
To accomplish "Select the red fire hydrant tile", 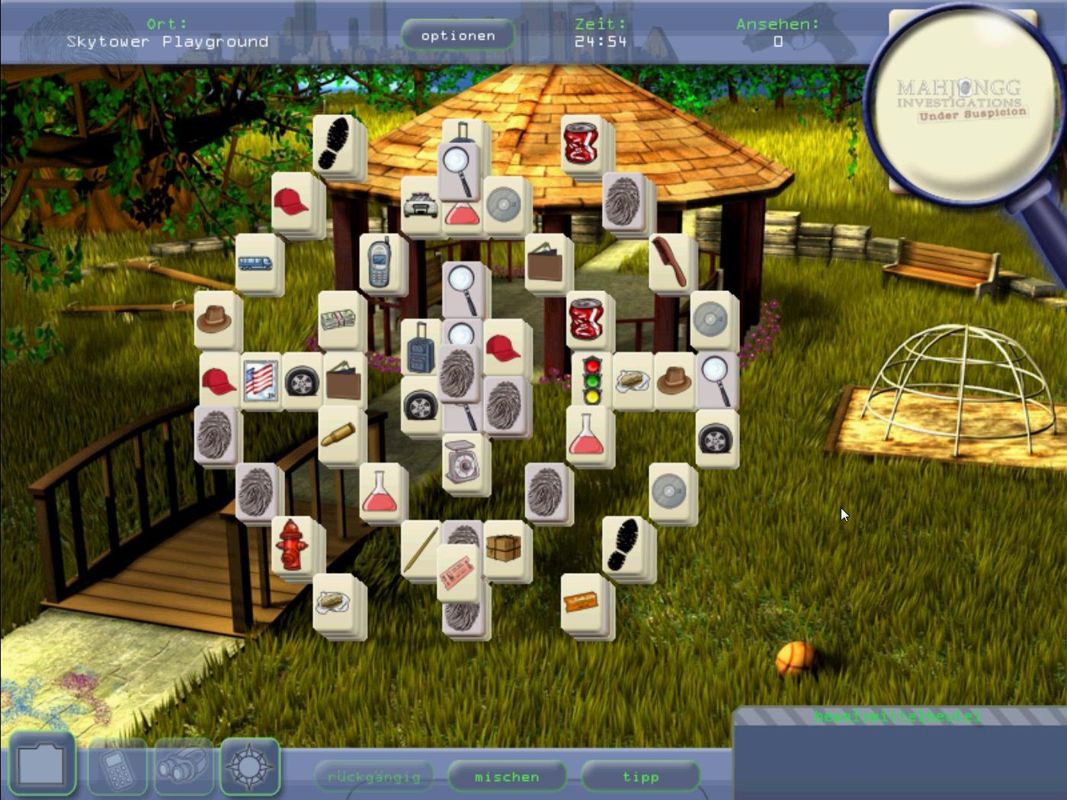I will coord(292,545).
